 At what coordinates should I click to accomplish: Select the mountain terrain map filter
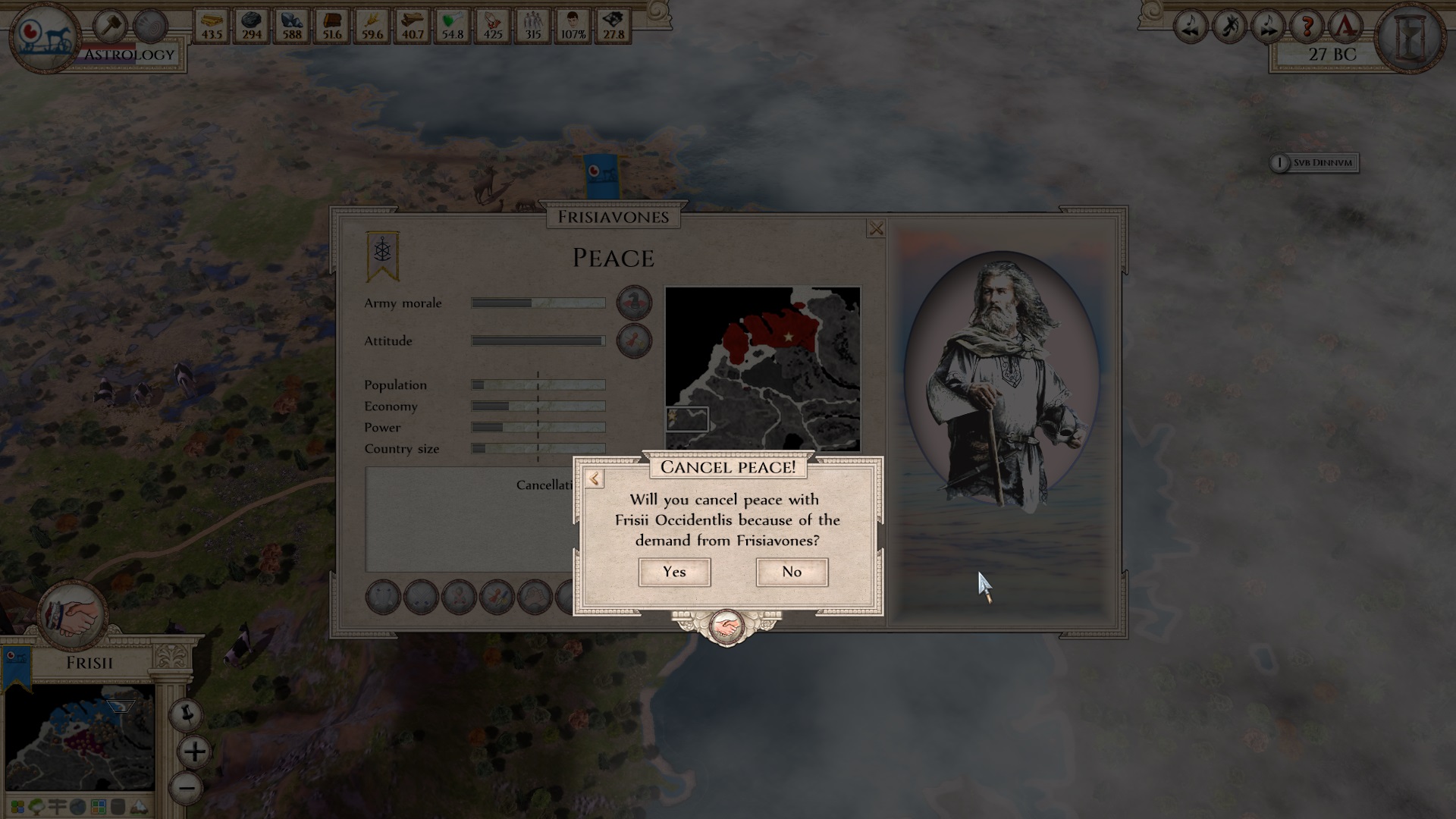point(140,807)
